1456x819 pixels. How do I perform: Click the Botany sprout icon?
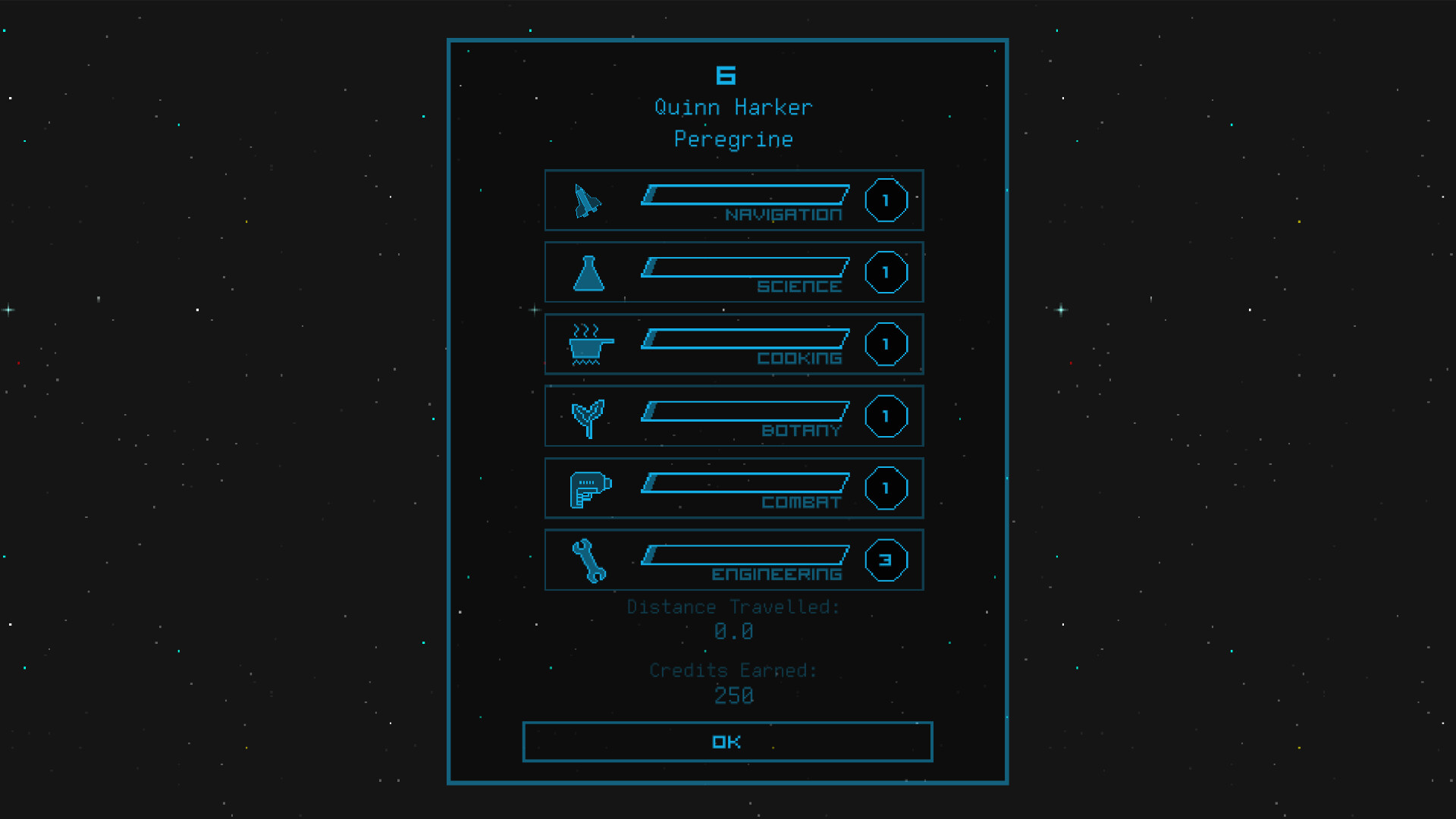[589, 416]
